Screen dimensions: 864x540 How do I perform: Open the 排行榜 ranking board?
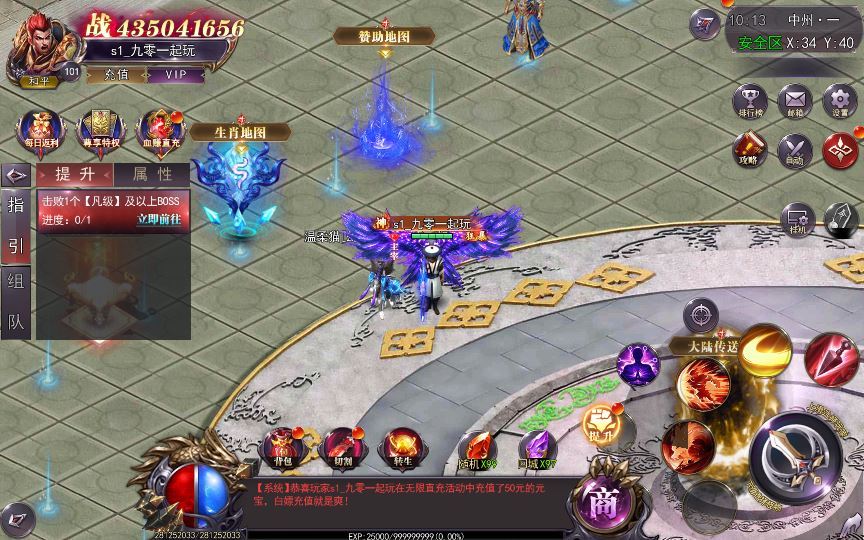click(x=750, y=102)
